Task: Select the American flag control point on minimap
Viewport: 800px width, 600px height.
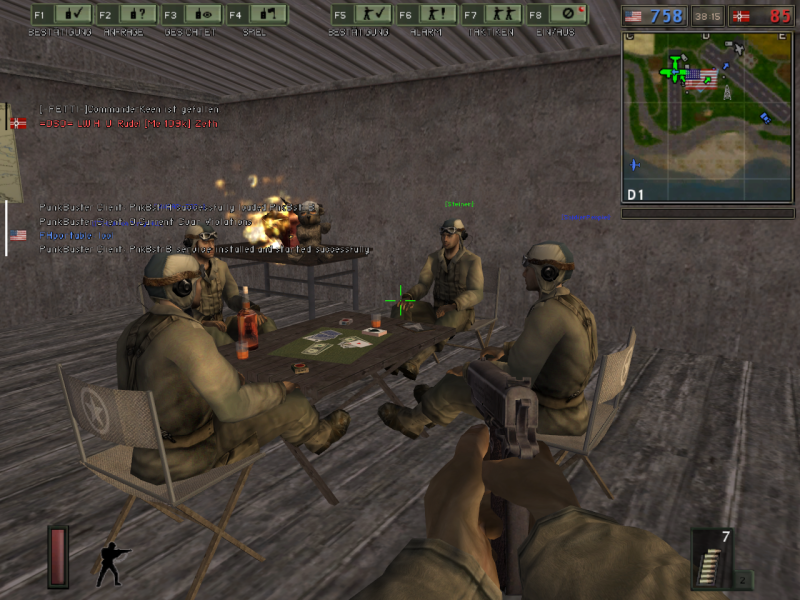Action: (x=701, y=80)
